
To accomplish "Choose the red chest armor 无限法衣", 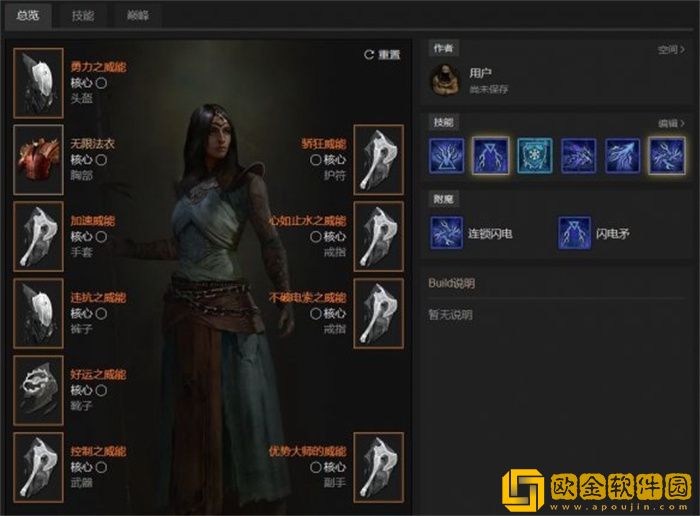I will [39, 160].
